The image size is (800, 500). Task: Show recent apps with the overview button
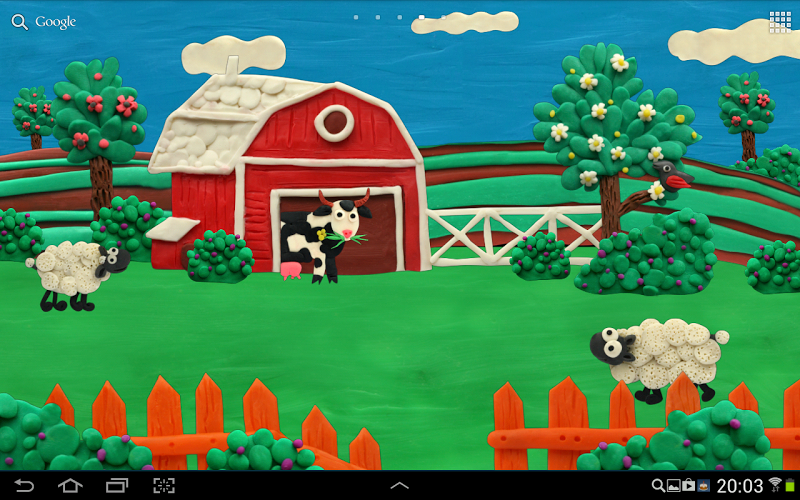pyautogui.click(x=116, y=486)
